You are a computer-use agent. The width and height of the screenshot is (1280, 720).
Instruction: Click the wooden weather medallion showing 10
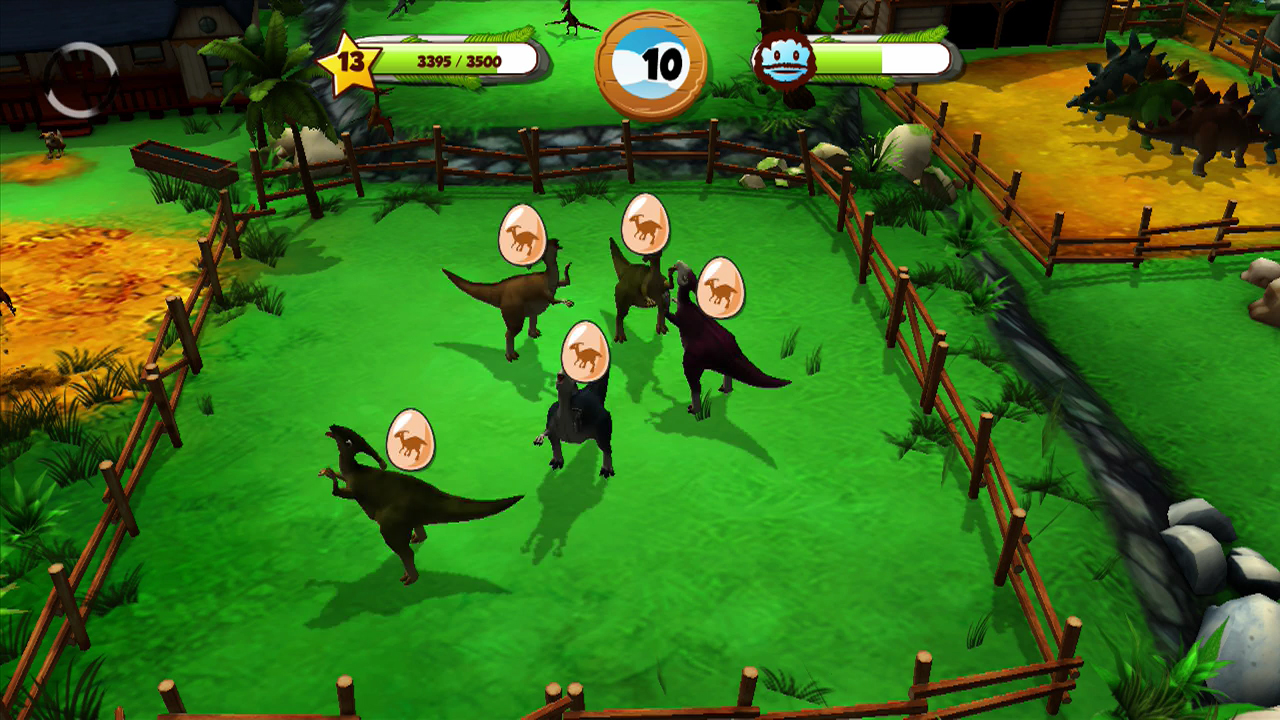coord(649,62)
